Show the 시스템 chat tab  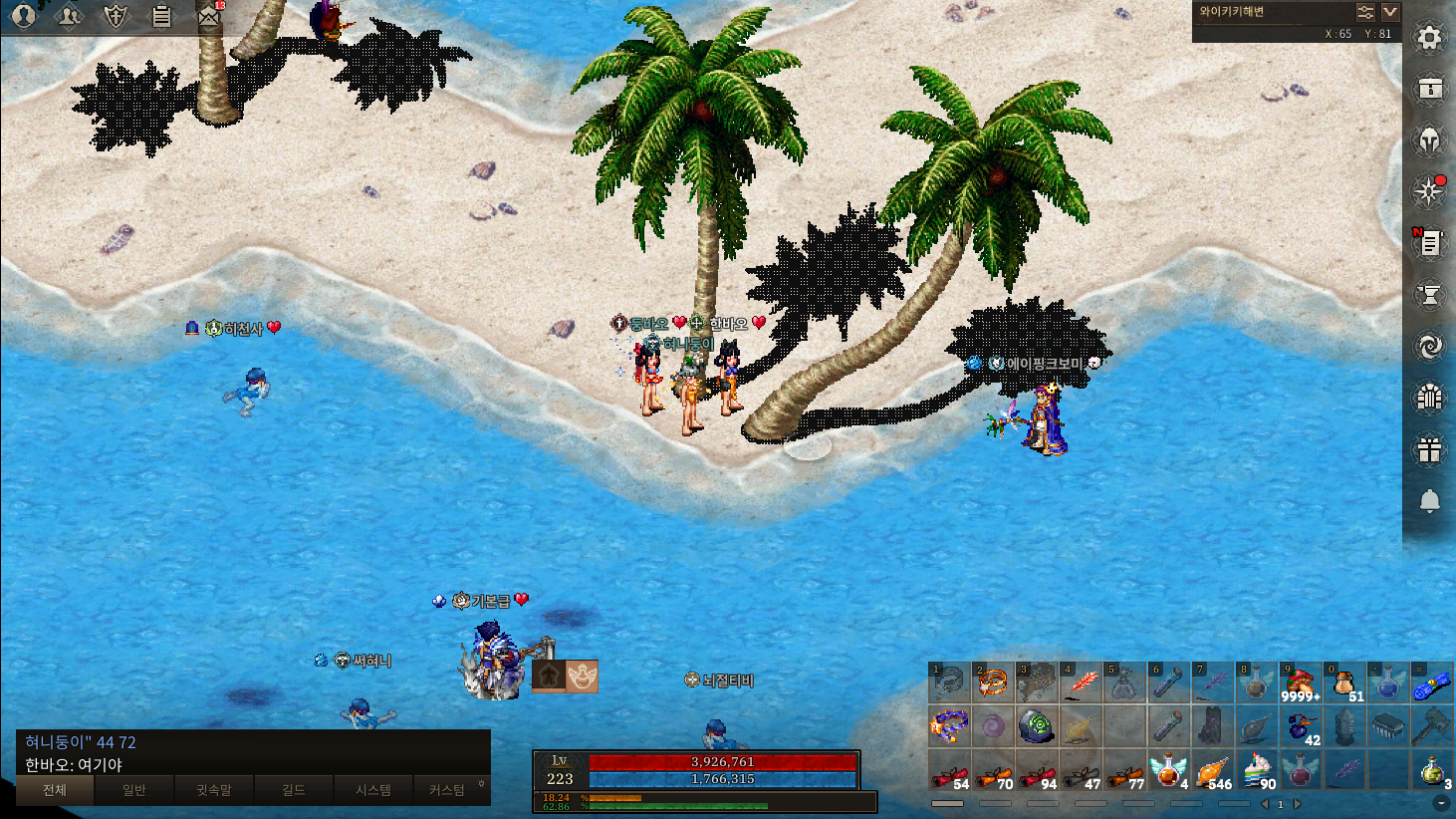point(373,790)
